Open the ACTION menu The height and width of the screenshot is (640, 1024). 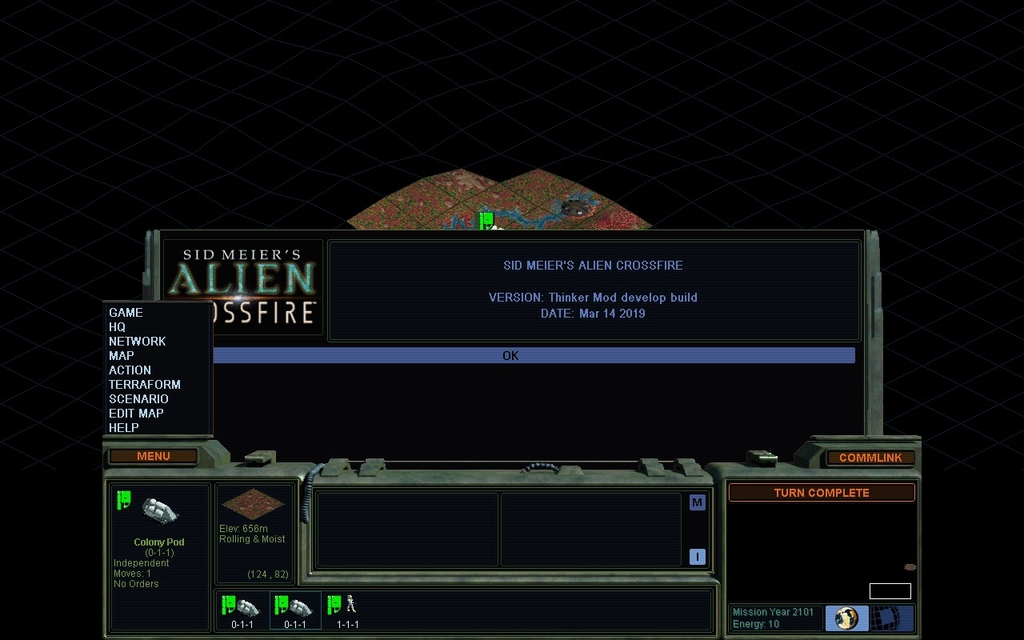click(130, 370)
